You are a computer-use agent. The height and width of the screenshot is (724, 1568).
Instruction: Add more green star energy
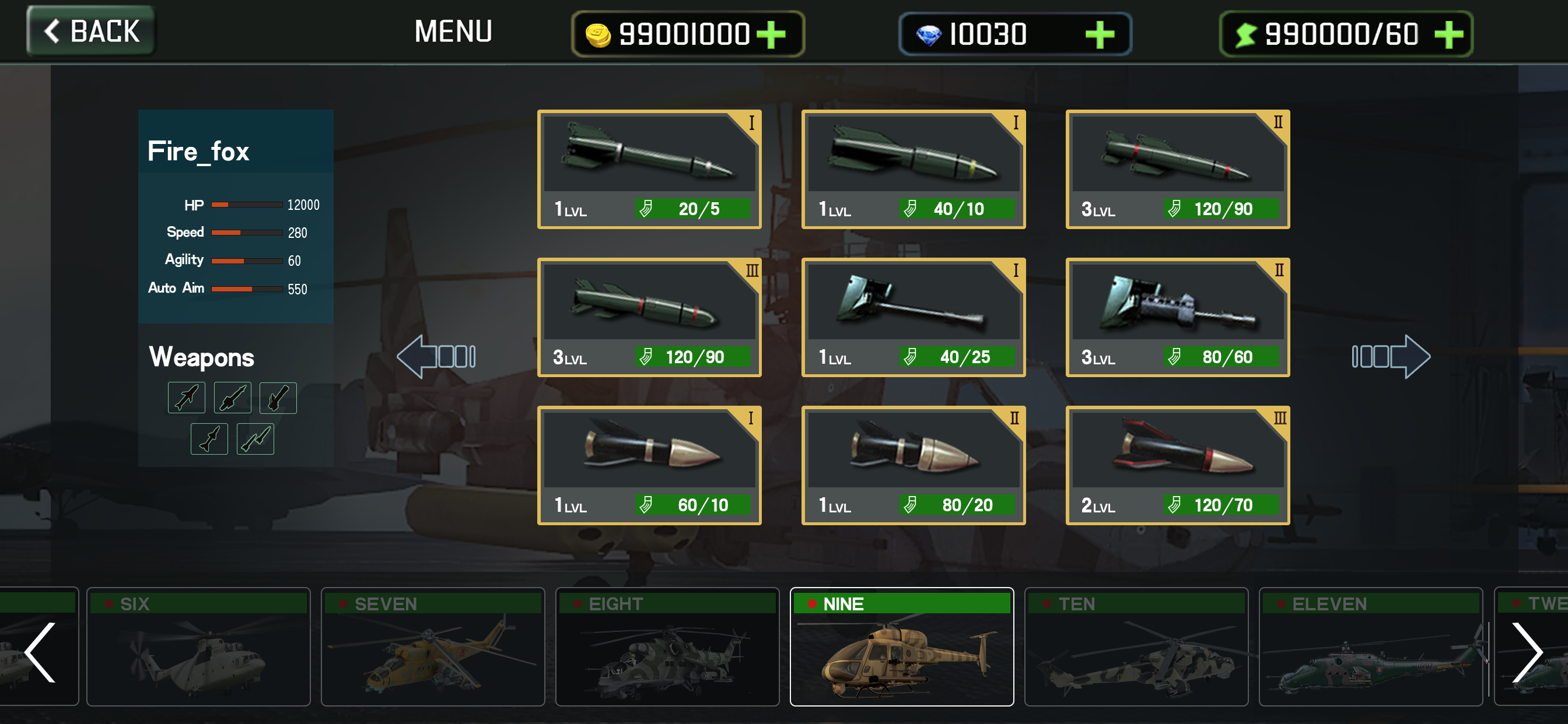[1448, 34]
